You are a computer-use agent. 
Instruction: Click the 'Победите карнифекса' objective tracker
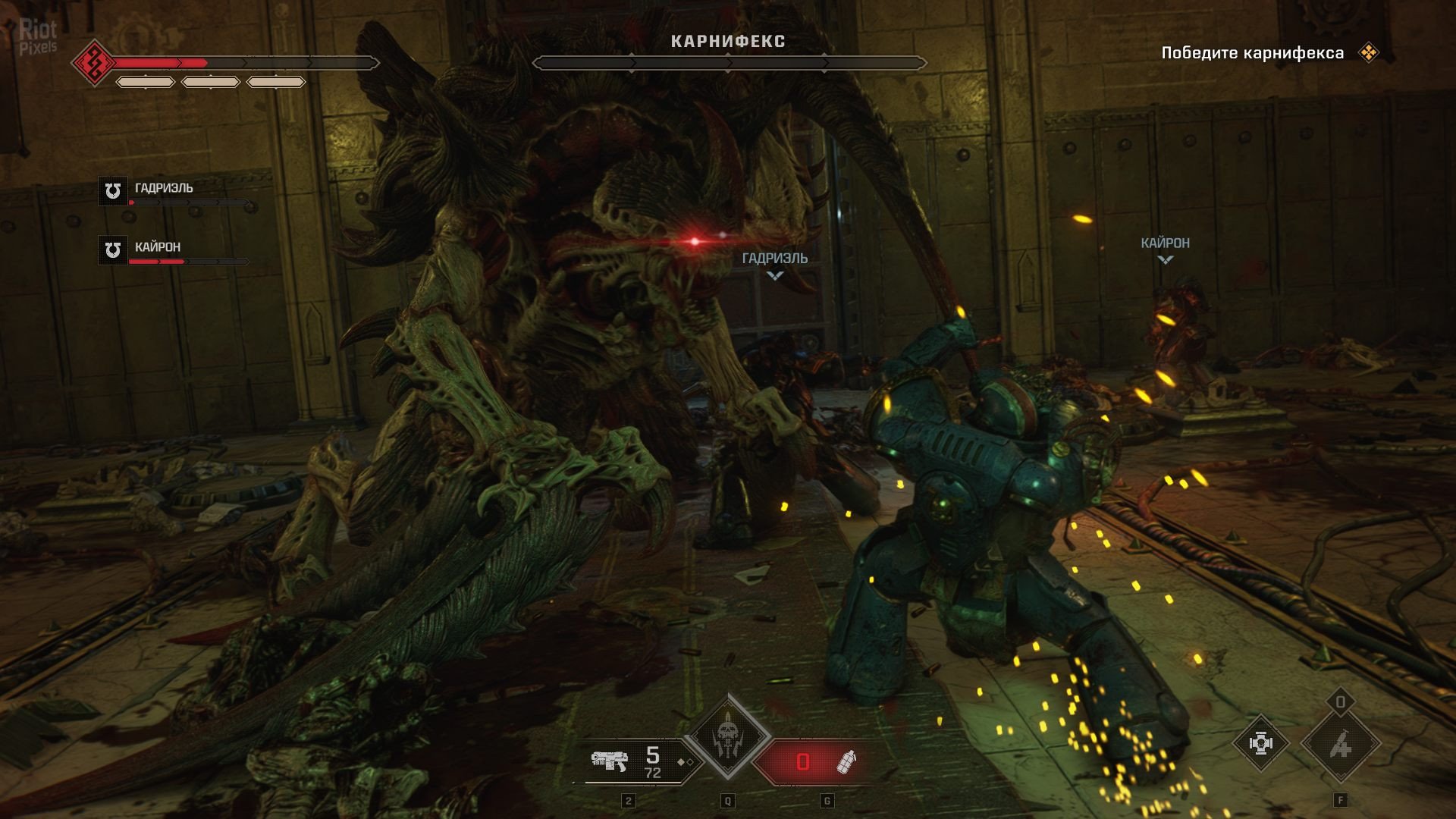1252,53
